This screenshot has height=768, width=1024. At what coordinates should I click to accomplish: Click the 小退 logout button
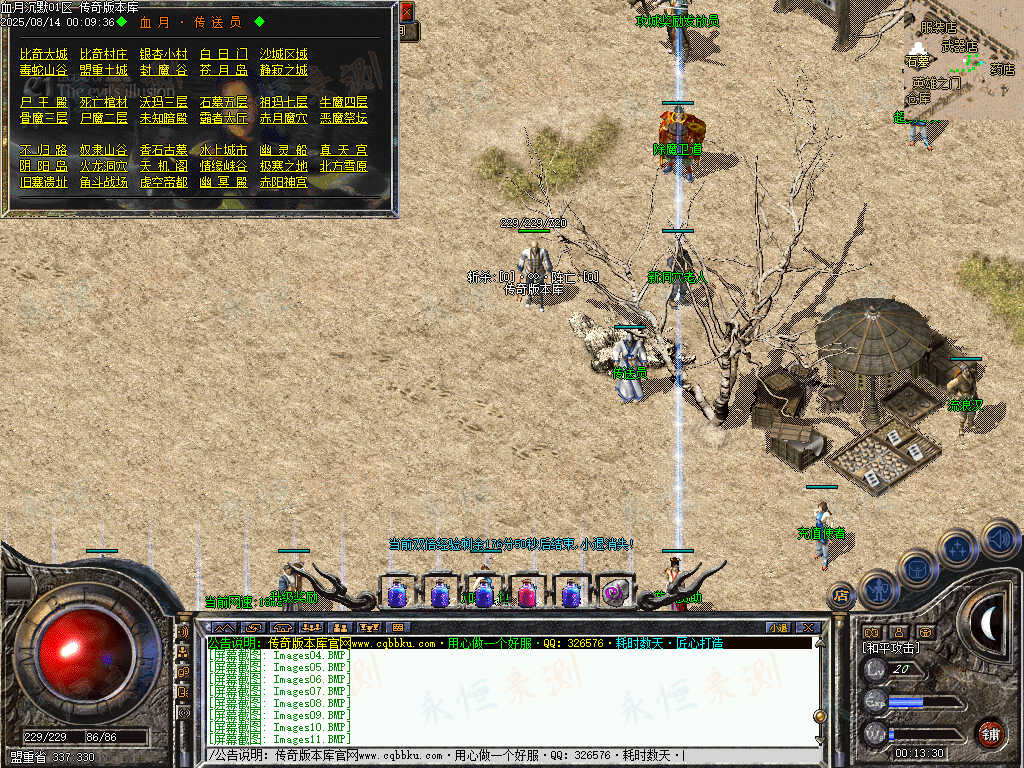click(x=778, y=627)
